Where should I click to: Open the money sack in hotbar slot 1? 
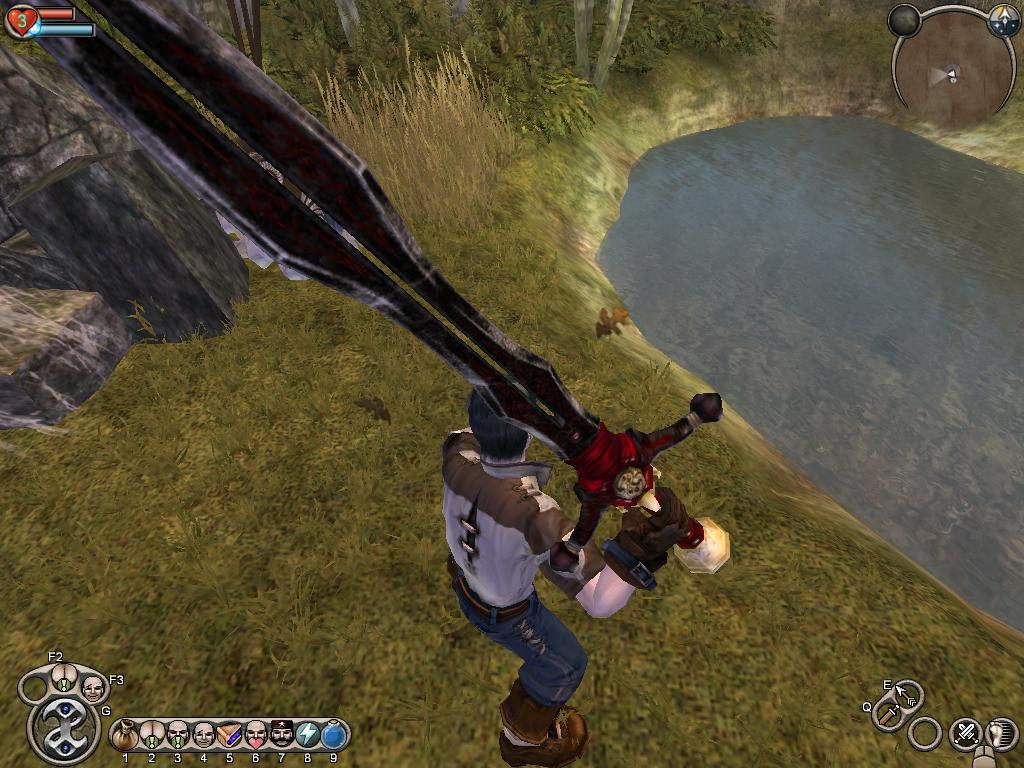[x=125, y=736]
